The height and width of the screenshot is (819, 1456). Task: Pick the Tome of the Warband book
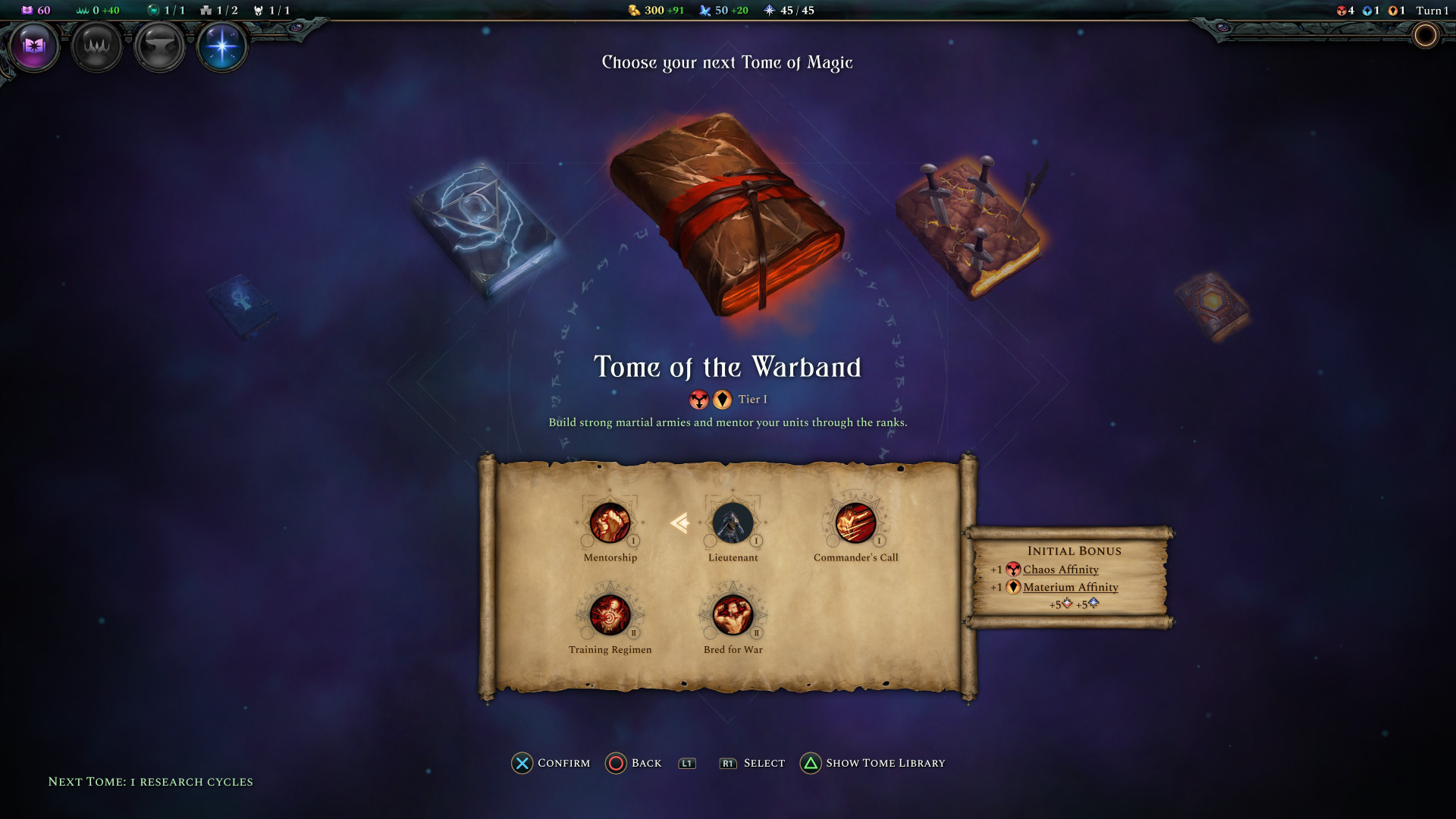coord(726,216)
